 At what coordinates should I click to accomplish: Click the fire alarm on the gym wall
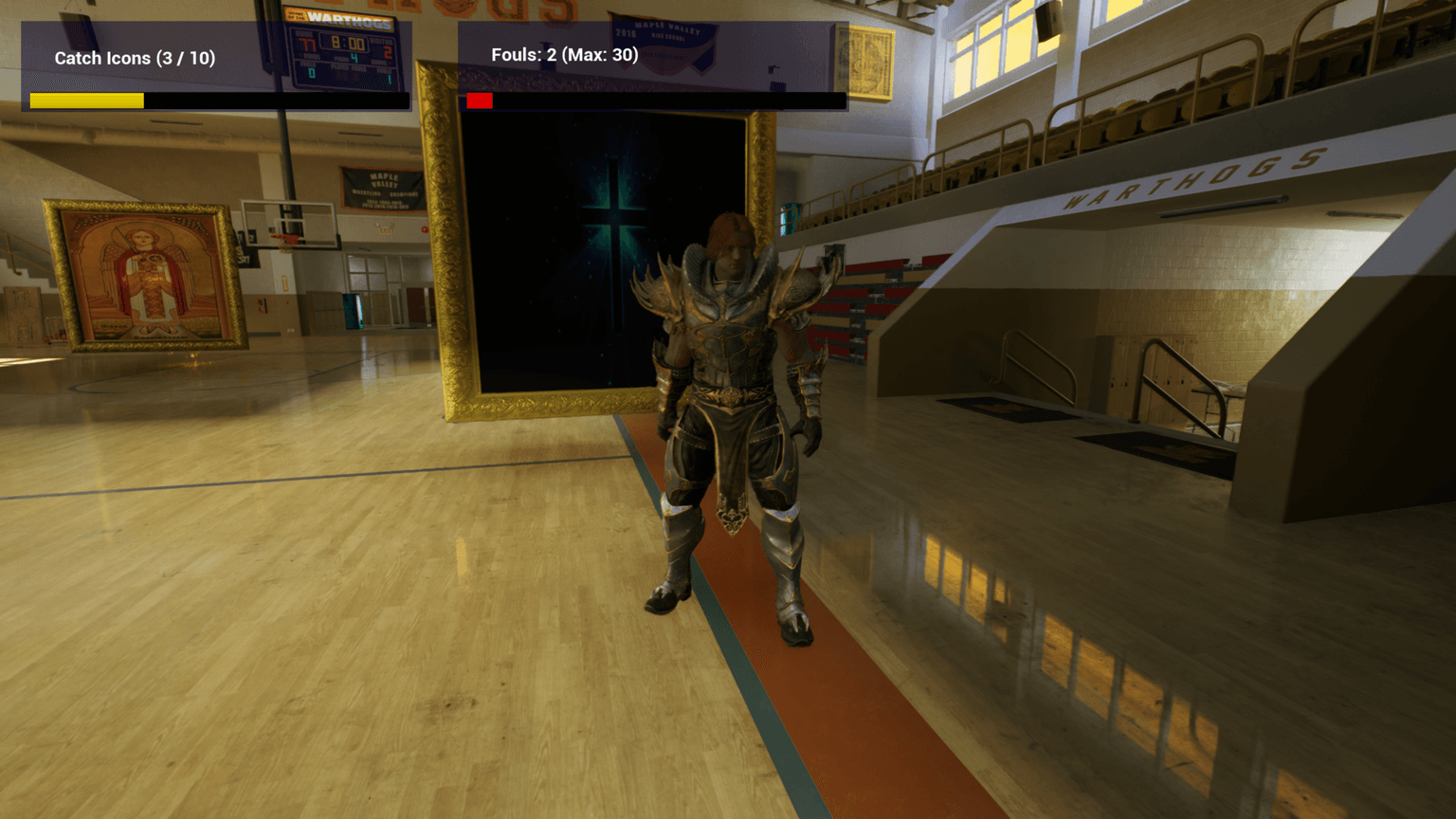tap(425, 229)
